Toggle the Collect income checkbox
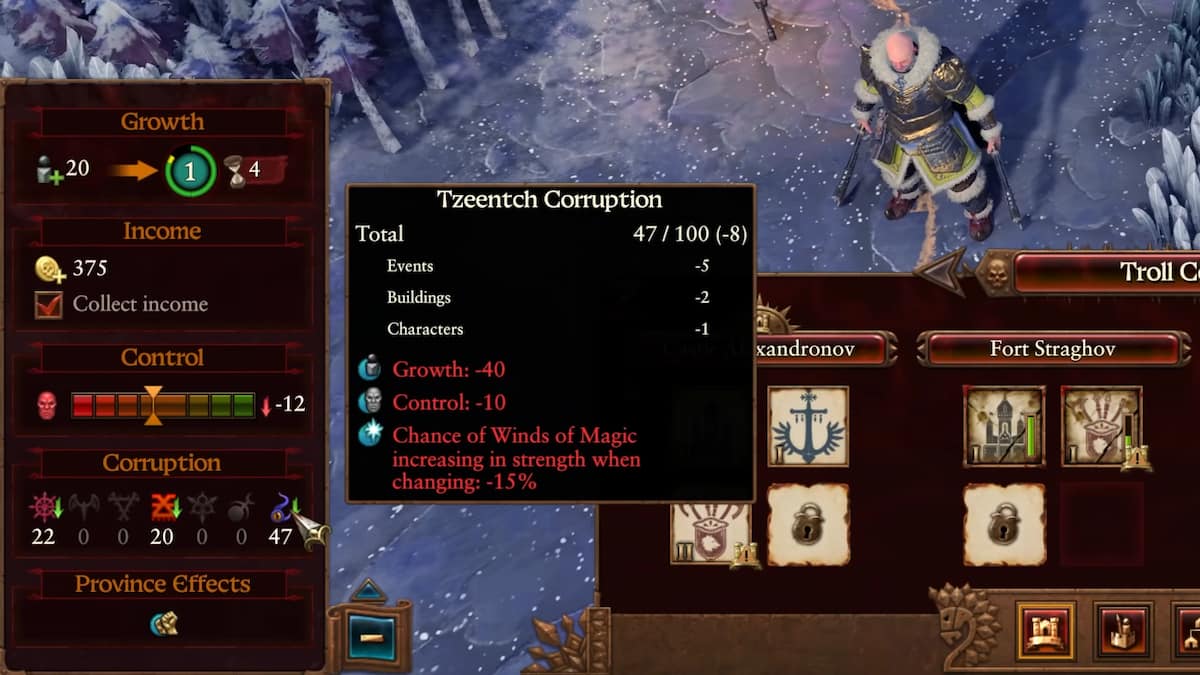 49,305
